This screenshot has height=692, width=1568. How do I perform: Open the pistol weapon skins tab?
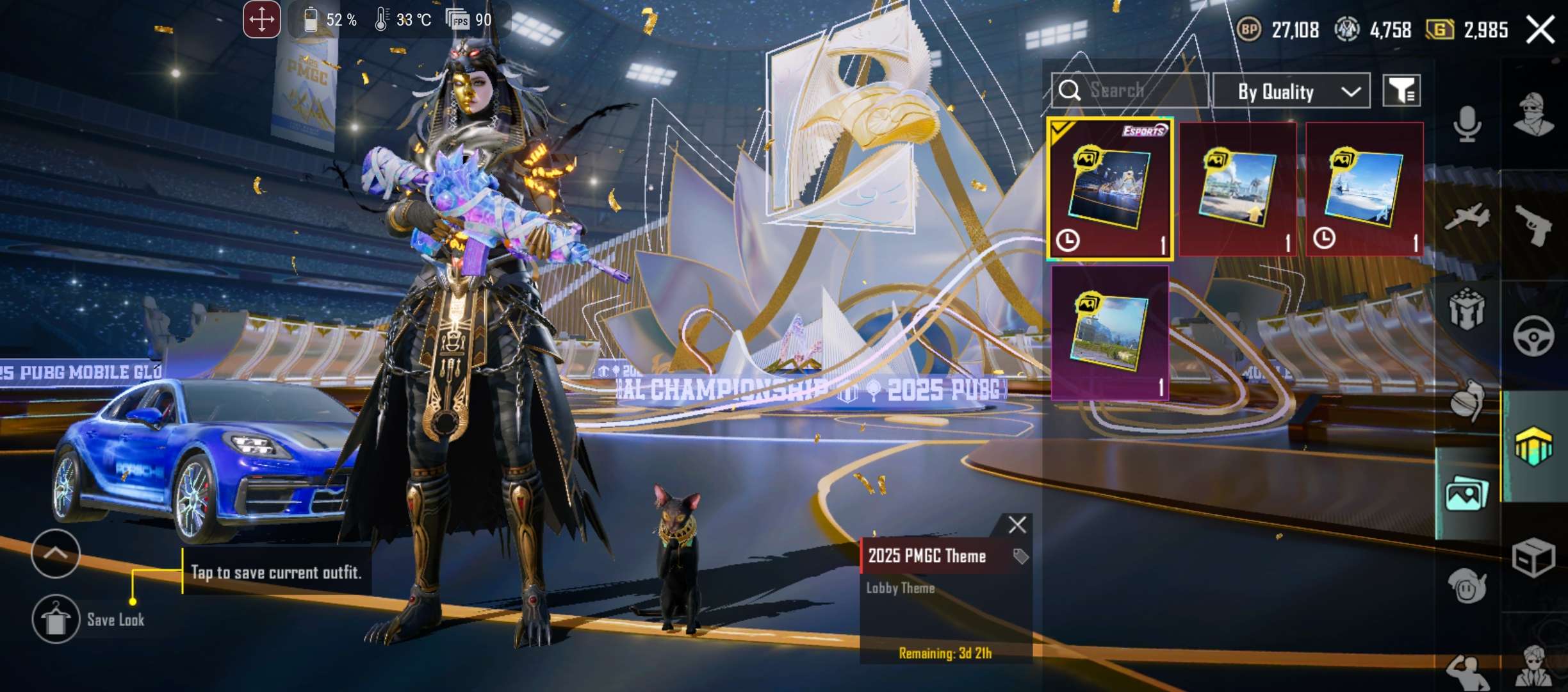pyautogui.click(x=1535, y=224)
